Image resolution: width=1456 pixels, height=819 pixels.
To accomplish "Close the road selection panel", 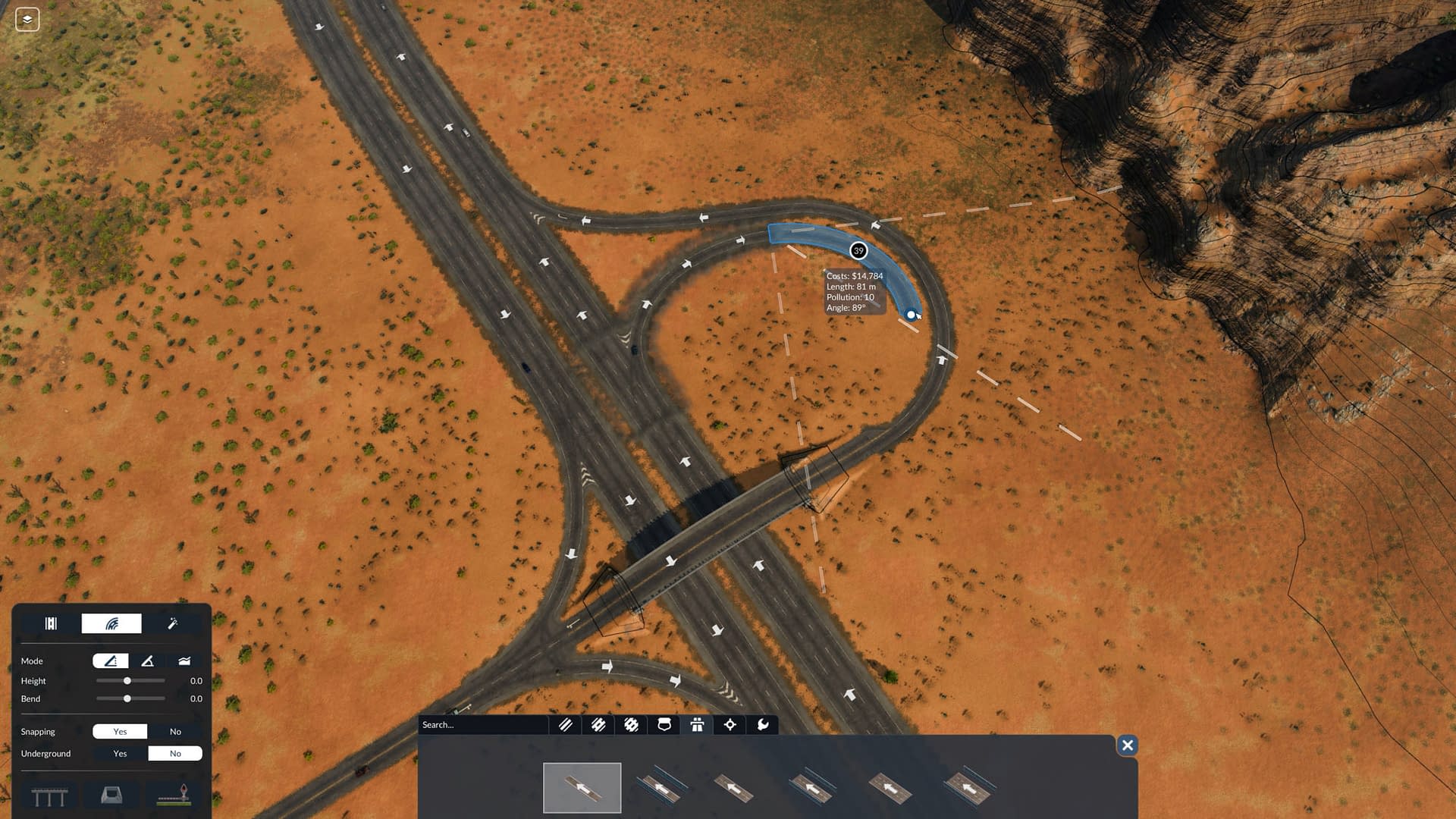I will (x=1128, y=745).
